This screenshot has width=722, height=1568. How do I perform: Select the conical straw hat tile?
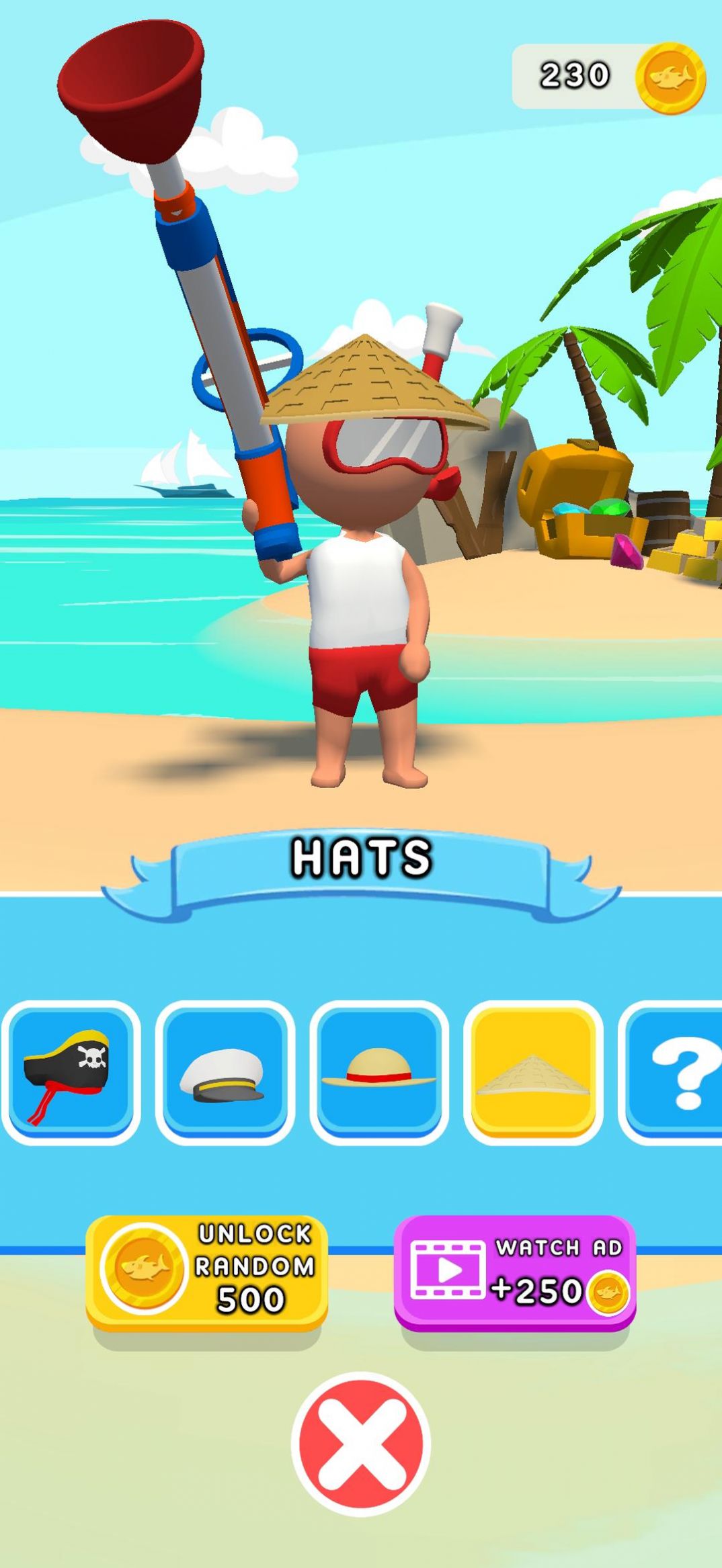pos(533,1072)
